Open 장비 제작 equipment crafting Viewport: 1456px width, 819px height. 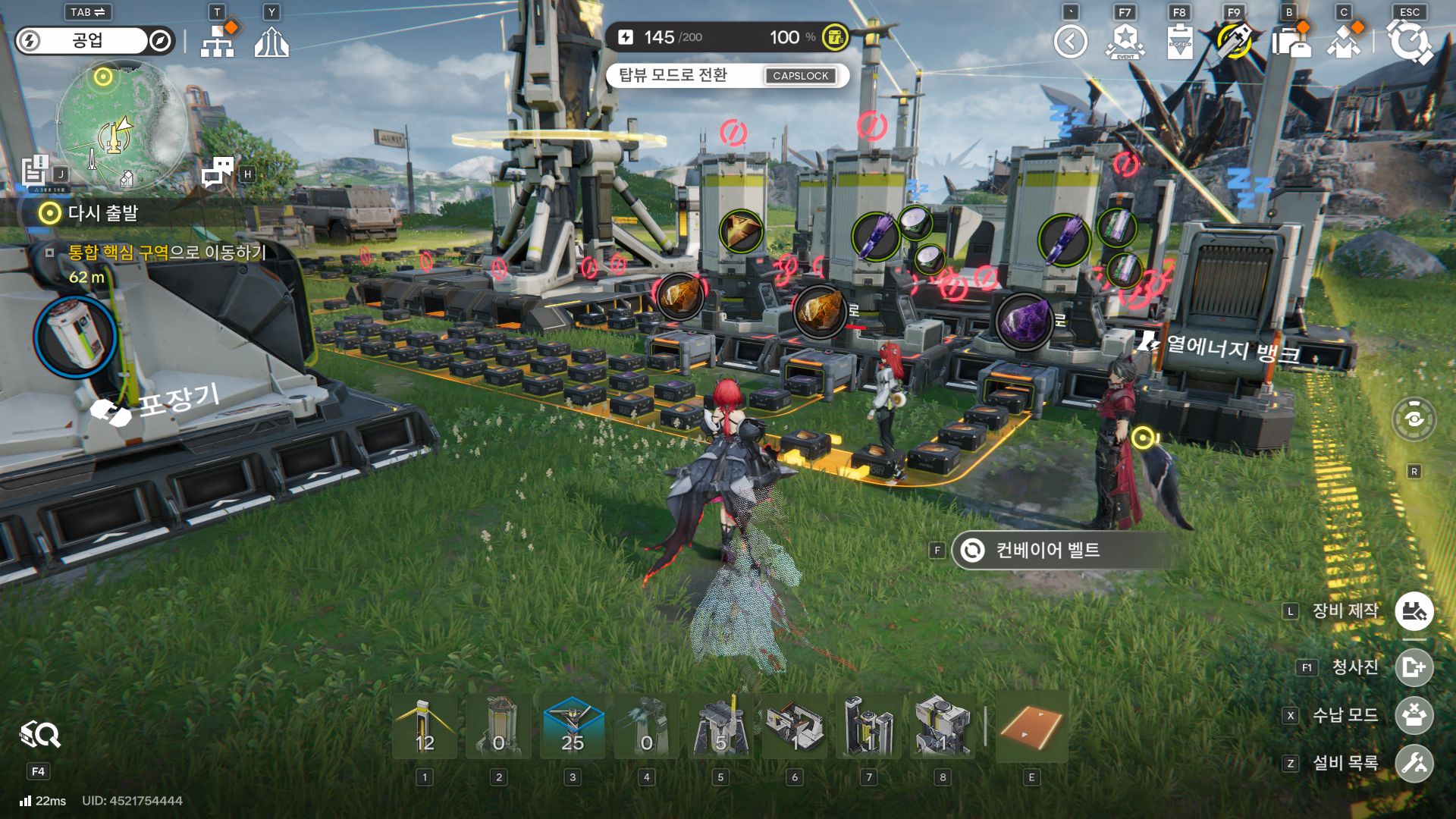point(1414,611)
